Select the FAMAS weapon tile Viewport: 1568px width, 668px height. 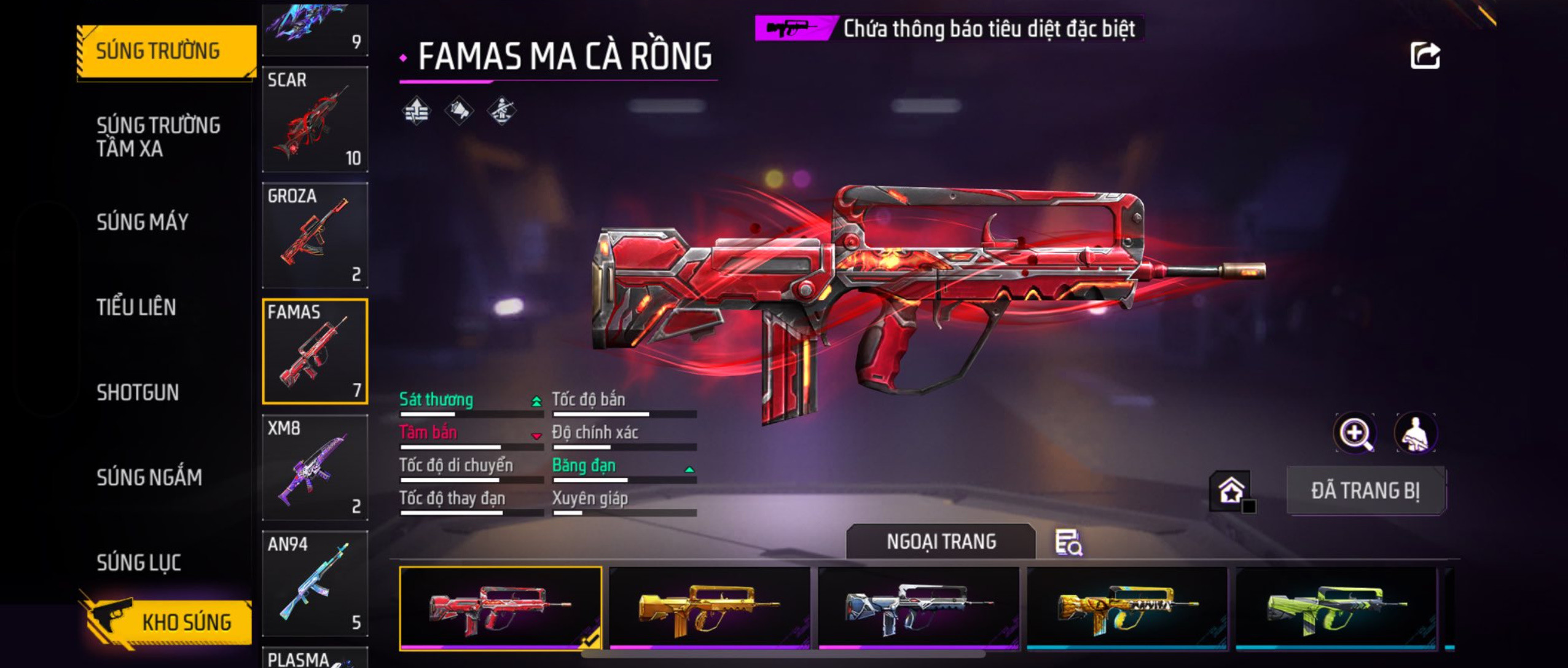click(x=315, y=352)
